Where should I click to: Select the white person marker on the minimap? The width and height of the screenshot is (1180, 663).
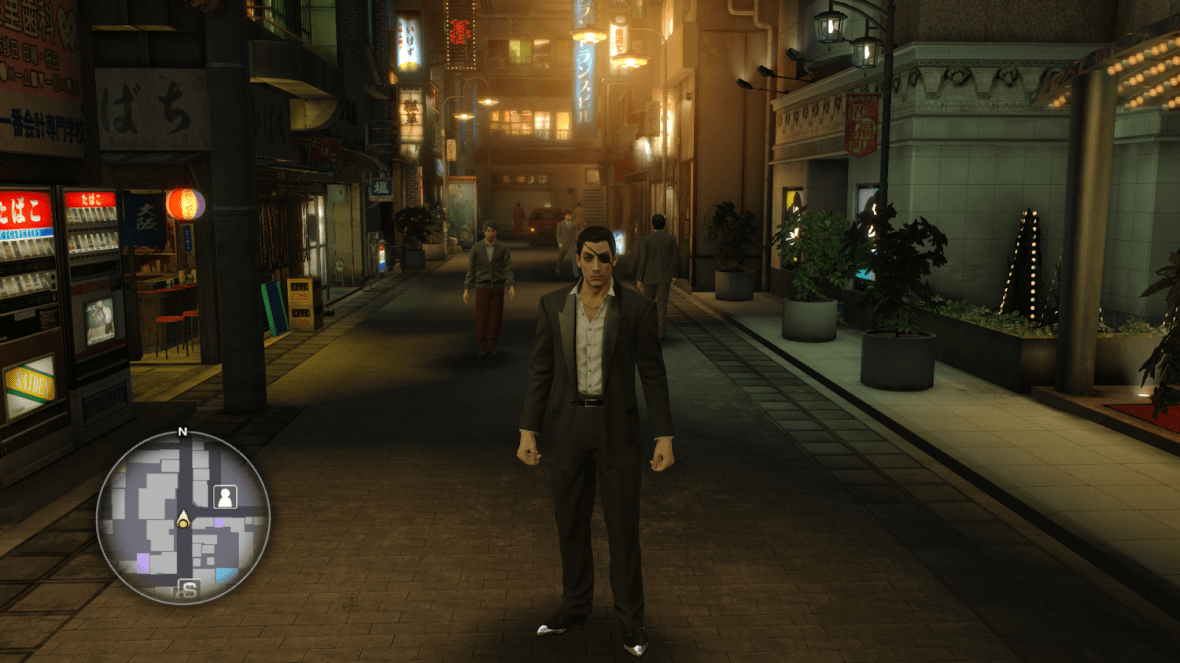(224, 495)
